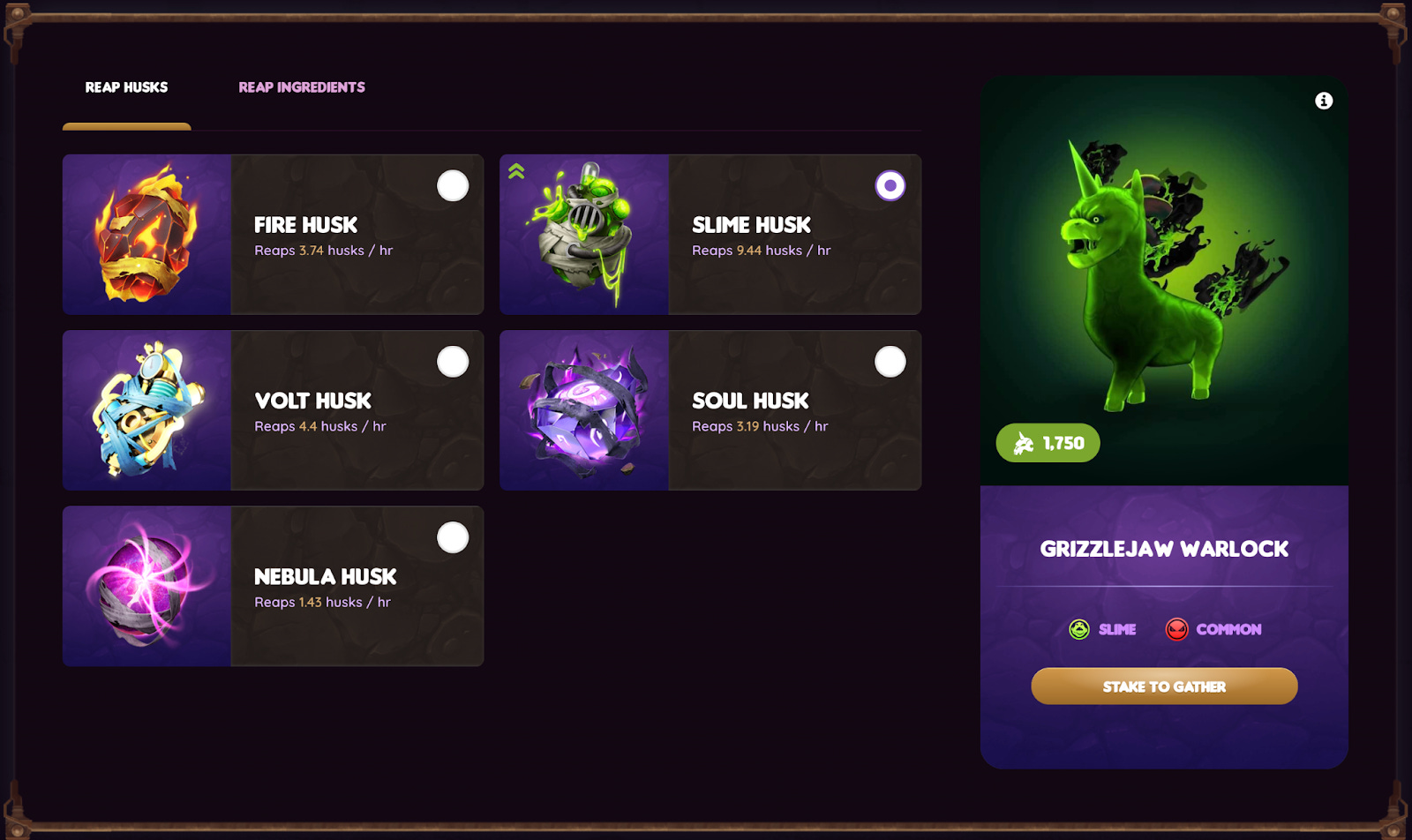Select the Volt Husk radio button

(453, 361)
